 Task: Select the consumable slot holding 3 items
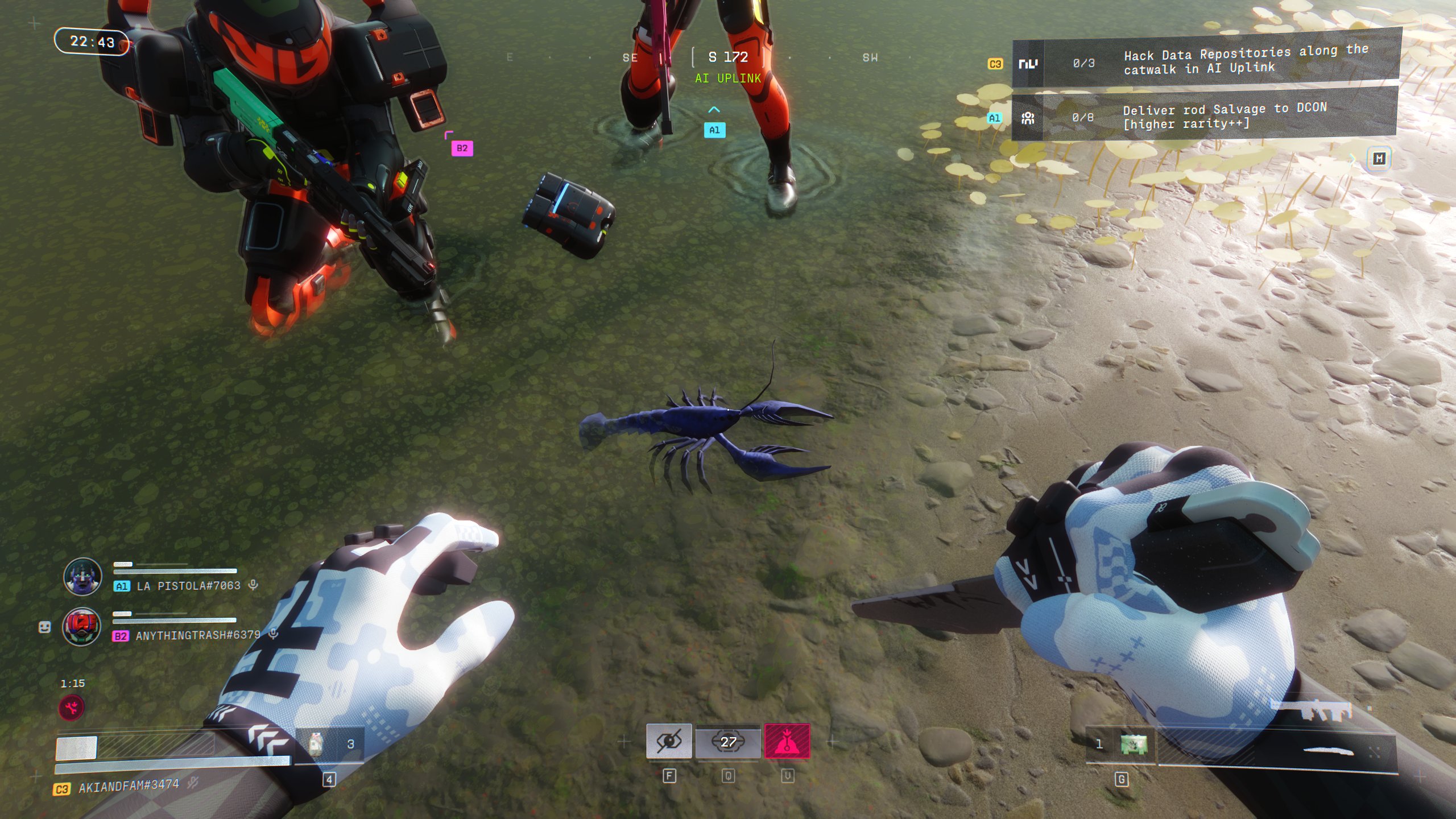[330, 744]
